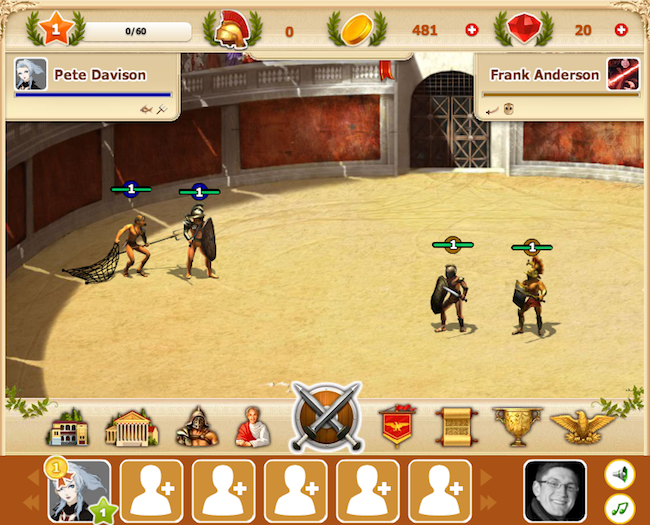
Task: View Pete Davison's player portrait
Action: tap(31, 74)
